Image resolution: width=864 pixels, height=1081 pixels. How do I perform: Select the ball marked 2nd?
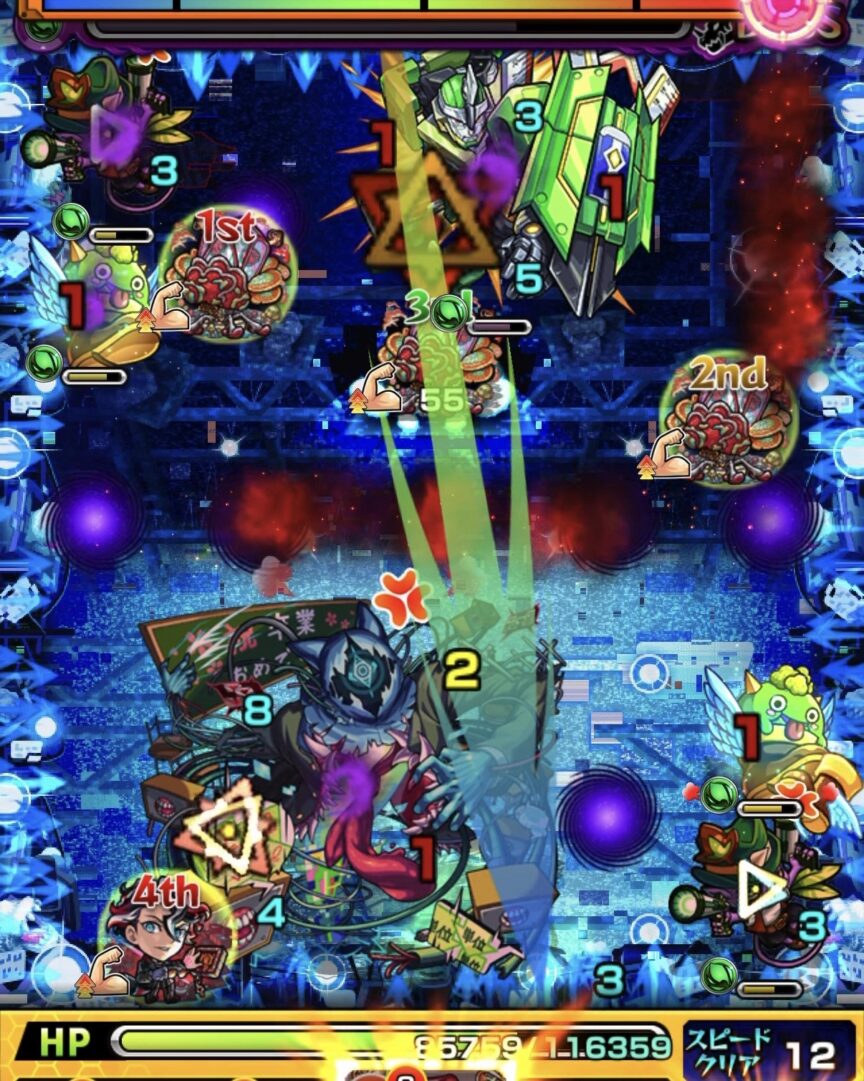728,420
